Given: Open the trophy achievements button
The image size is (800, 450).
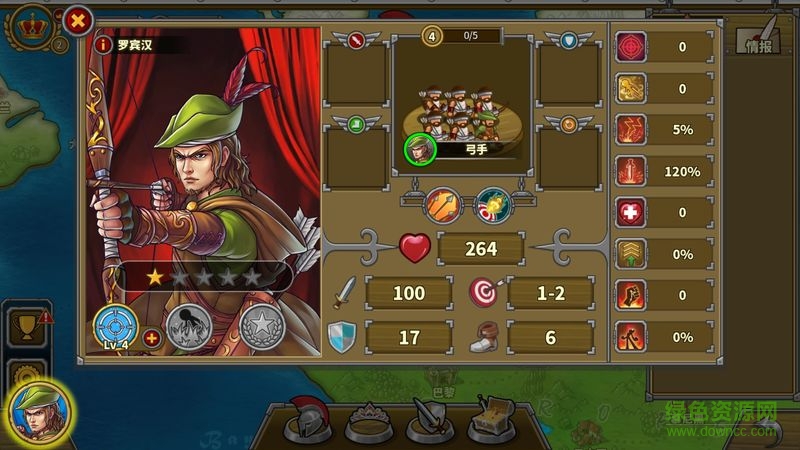Looking at the screenshot, I should tap(28, 325).
